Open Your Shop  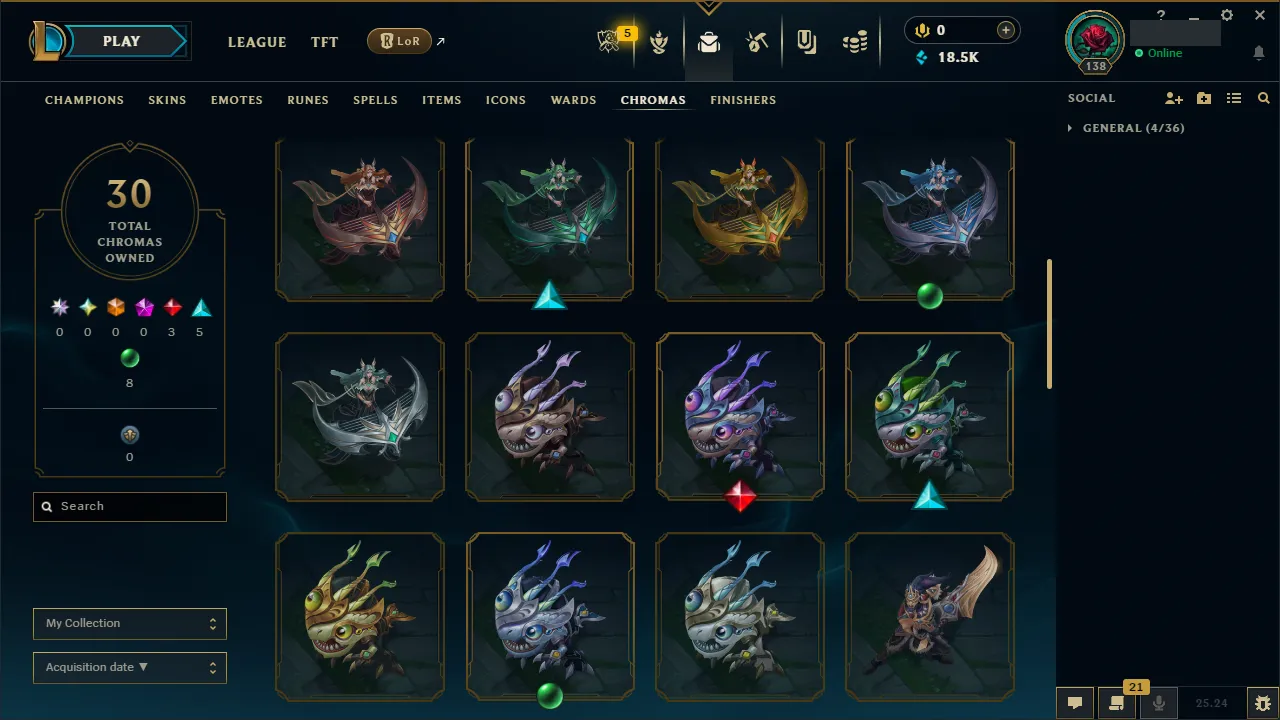pyautogui.click(x=806, y=42)
